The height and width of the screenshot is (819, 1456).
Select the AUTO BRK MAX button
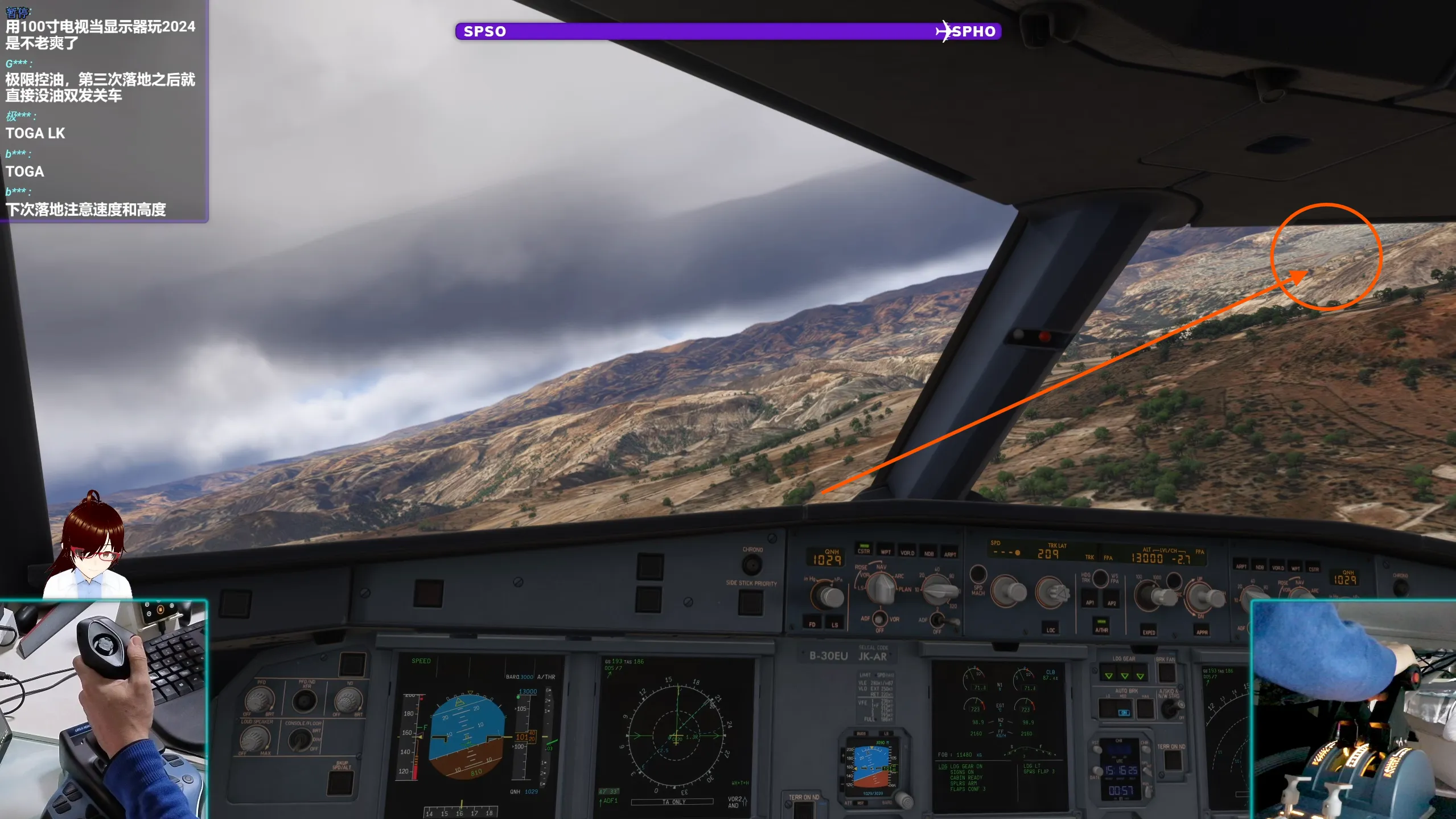coord(1145,710)
